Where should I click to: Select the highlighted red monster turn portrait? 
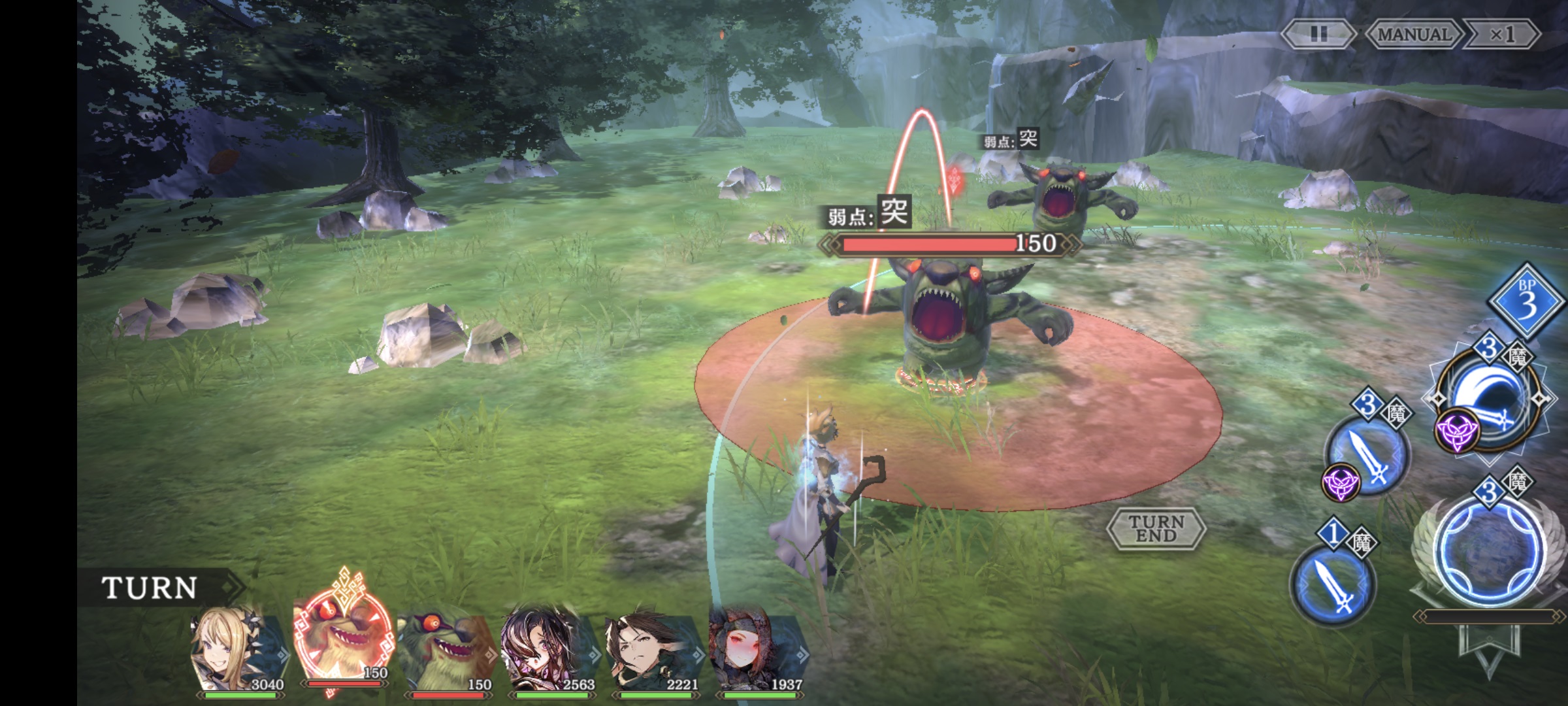point(343,644)
